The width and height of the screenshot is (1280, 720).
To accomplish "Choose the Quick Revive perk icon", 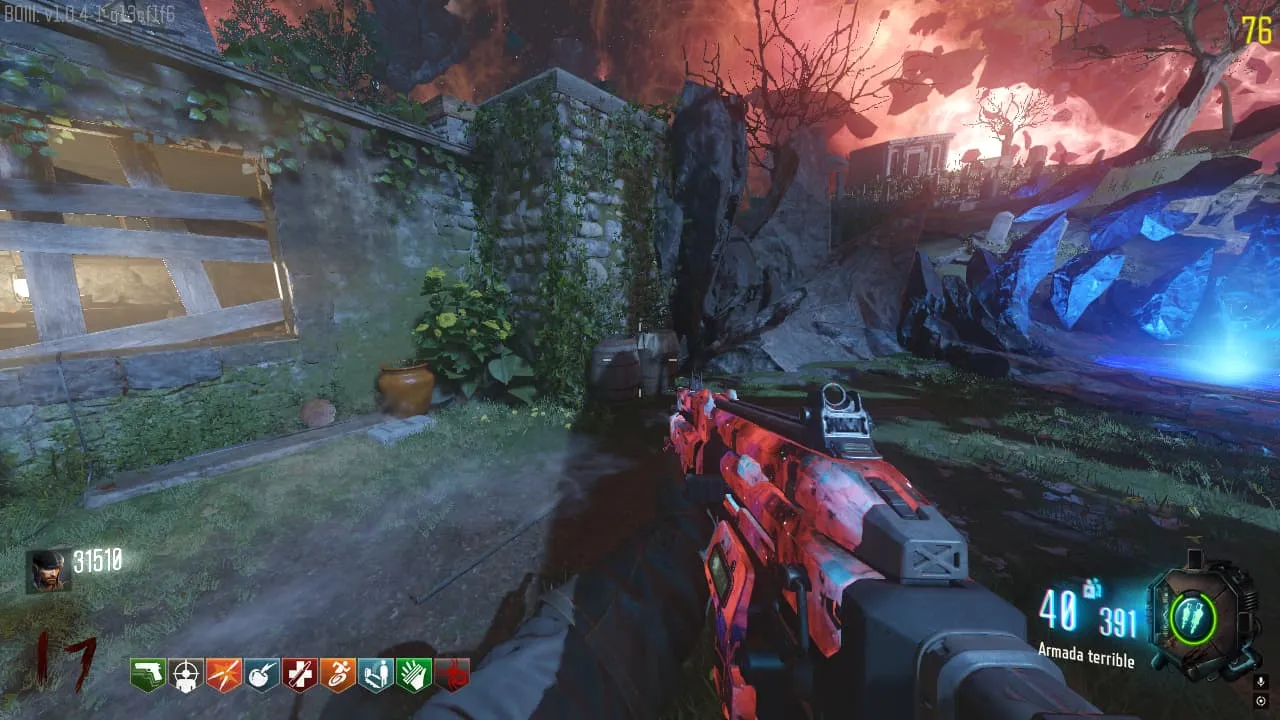I will pyautogui.click(x=376, y=675).
